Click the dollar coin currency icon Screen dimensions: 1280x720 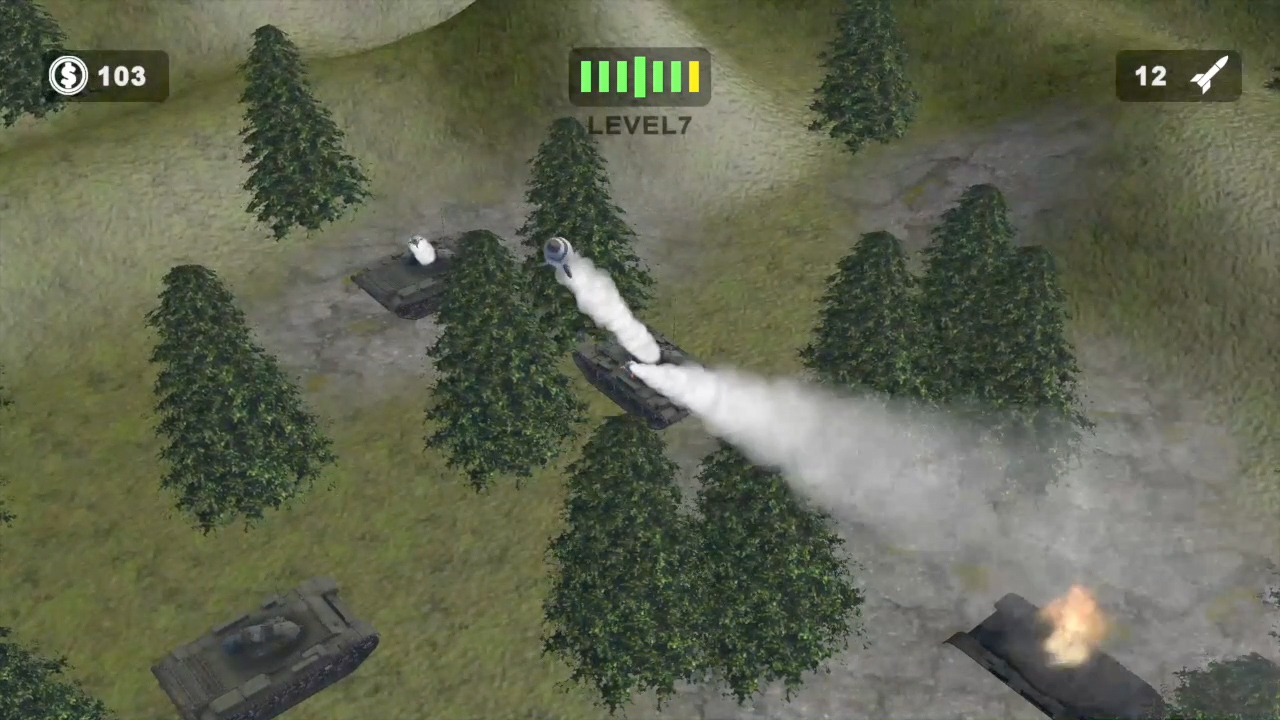(x=68, y=76)
